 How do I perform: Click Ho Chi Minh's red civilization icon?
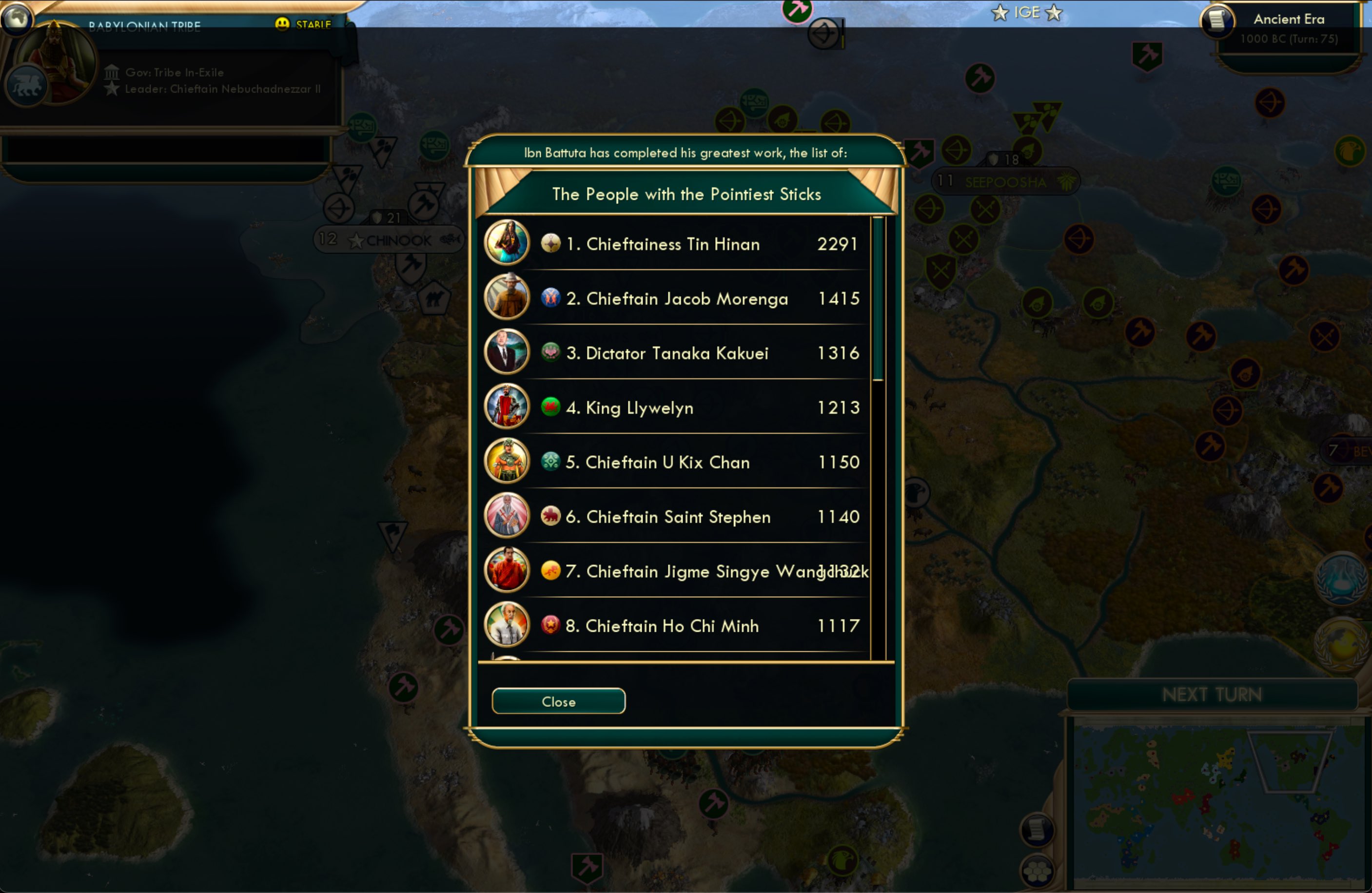point(551,625)
